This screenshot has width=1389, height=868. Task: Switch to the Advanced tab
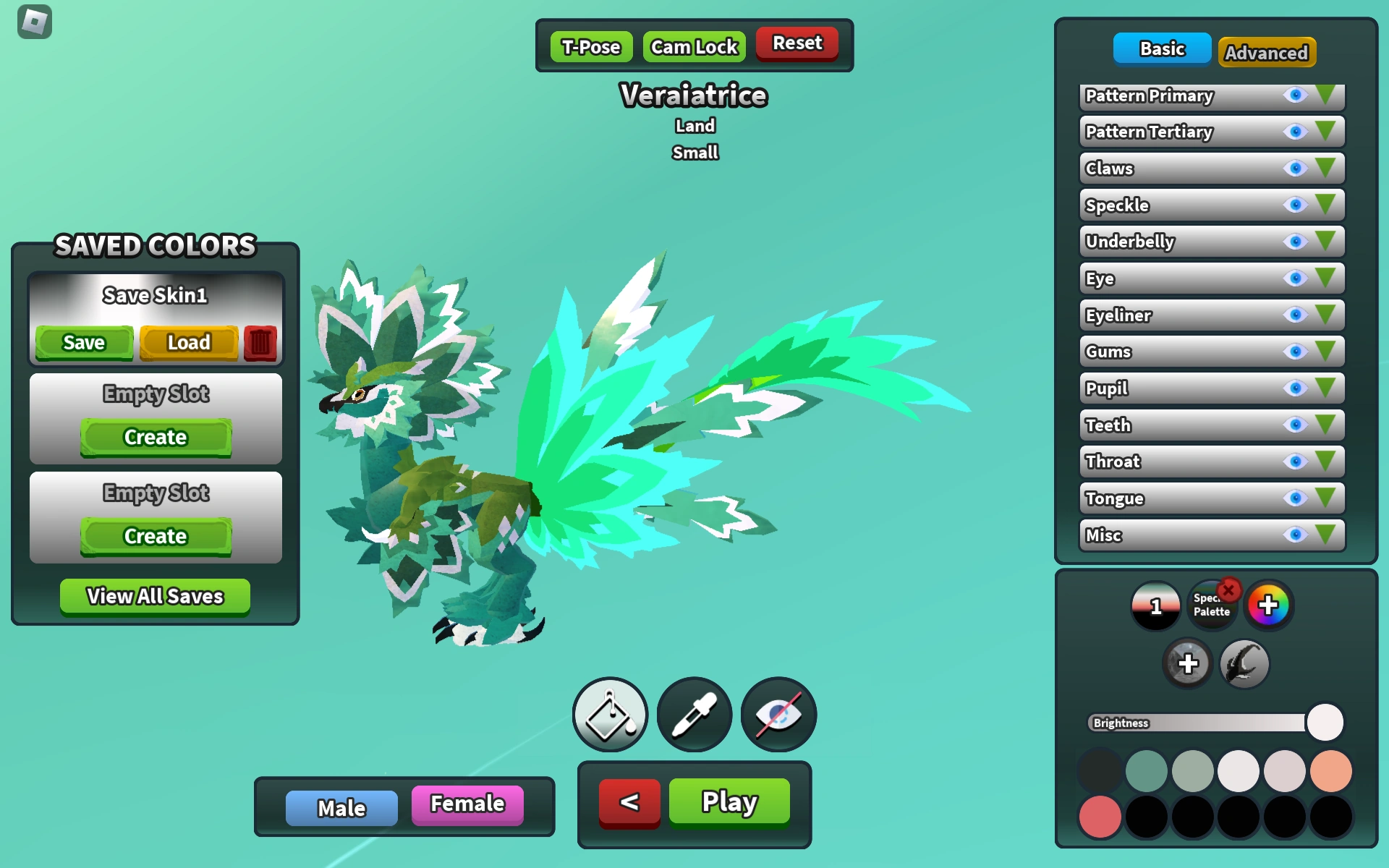[1267, 52]
